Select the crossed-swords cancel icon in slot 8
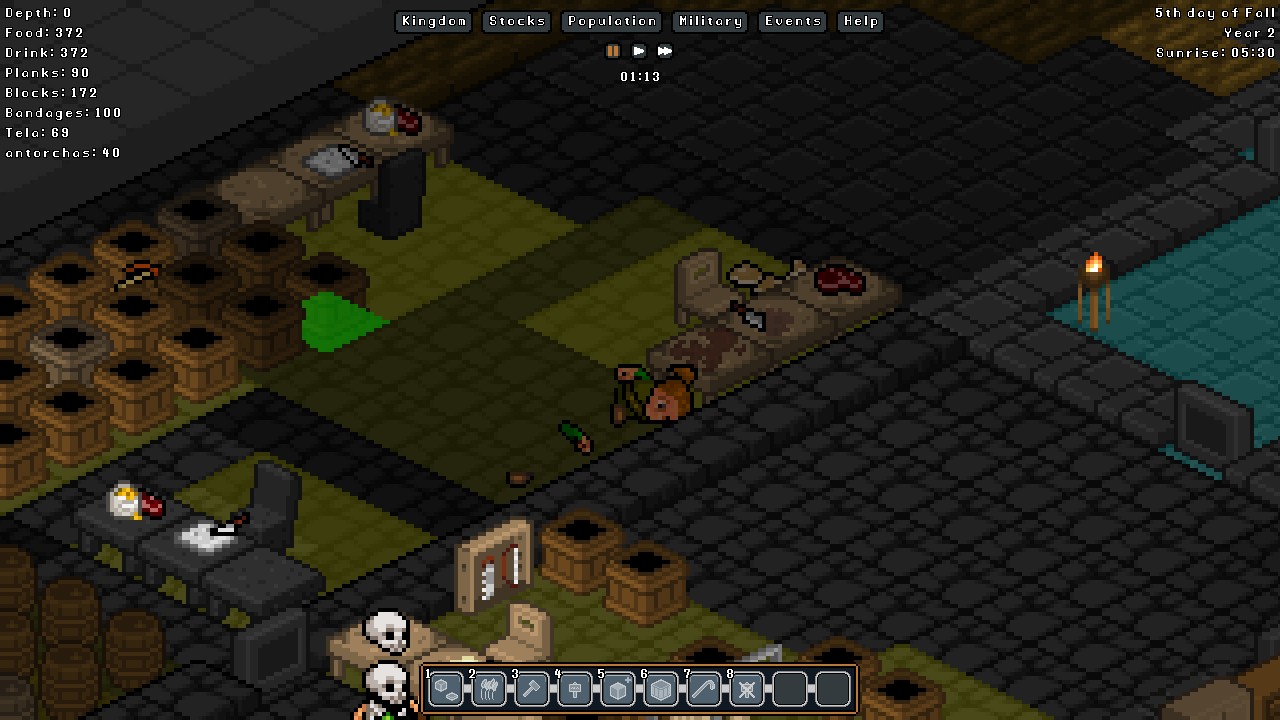The height and width of the screenshot is (720, 1280). coord(746,688)
